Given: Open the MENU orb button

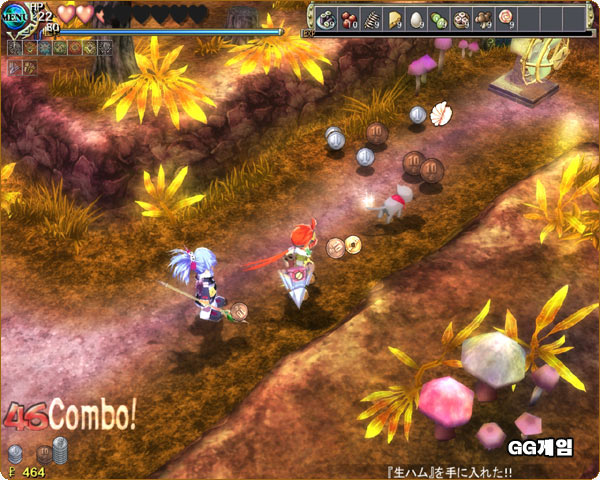Looking at the screenshot, I should click(16, 19).
